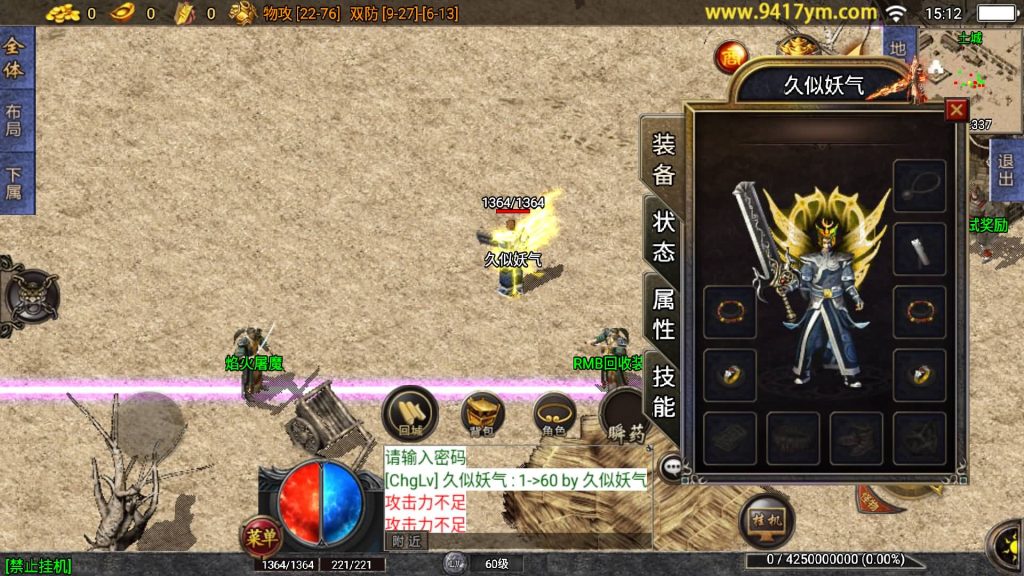Select the equipped necklace slot
Image resolution: width=1024 pixels, height=576 pixels.
click(x=919, y=185)
